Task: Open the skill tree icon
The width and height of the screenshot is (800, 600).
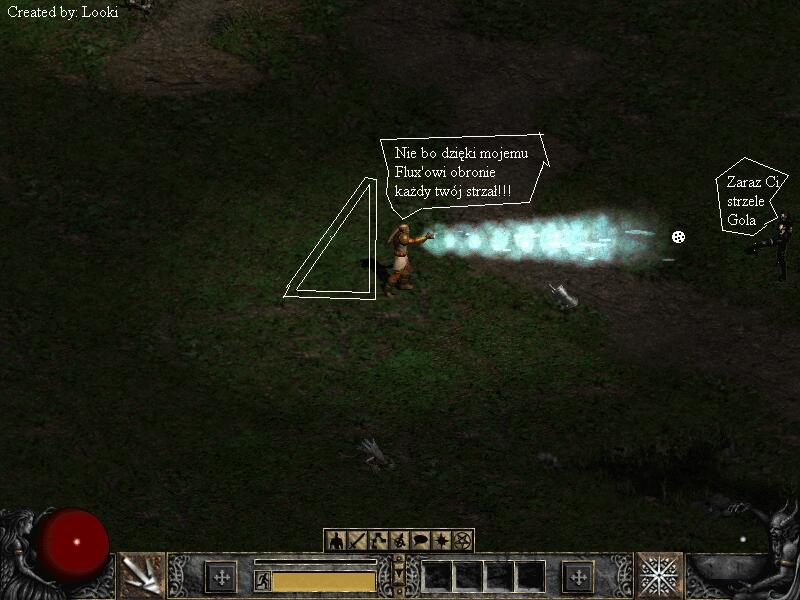Action: pyautogui.click(x=379, y=541)
